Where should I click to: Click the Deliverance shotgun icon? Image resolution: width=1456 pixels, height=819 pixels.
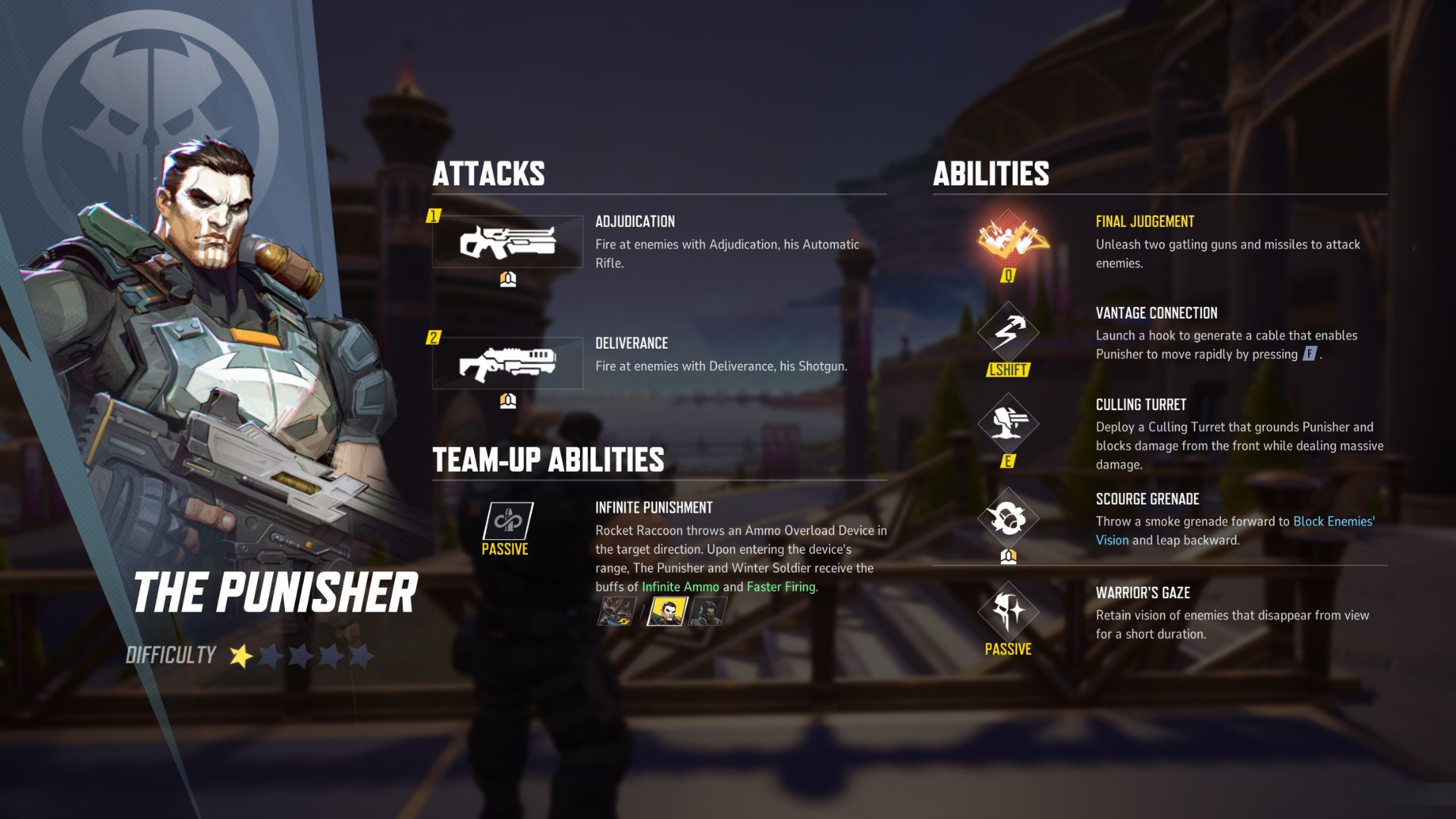tap(507, 362)
